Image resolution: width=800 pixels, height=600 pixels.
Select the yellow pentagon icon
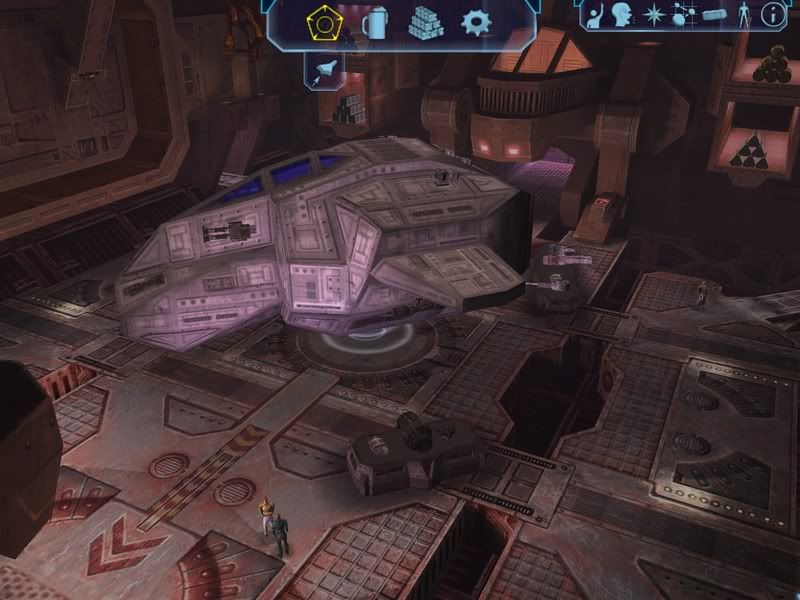[327, 23]
